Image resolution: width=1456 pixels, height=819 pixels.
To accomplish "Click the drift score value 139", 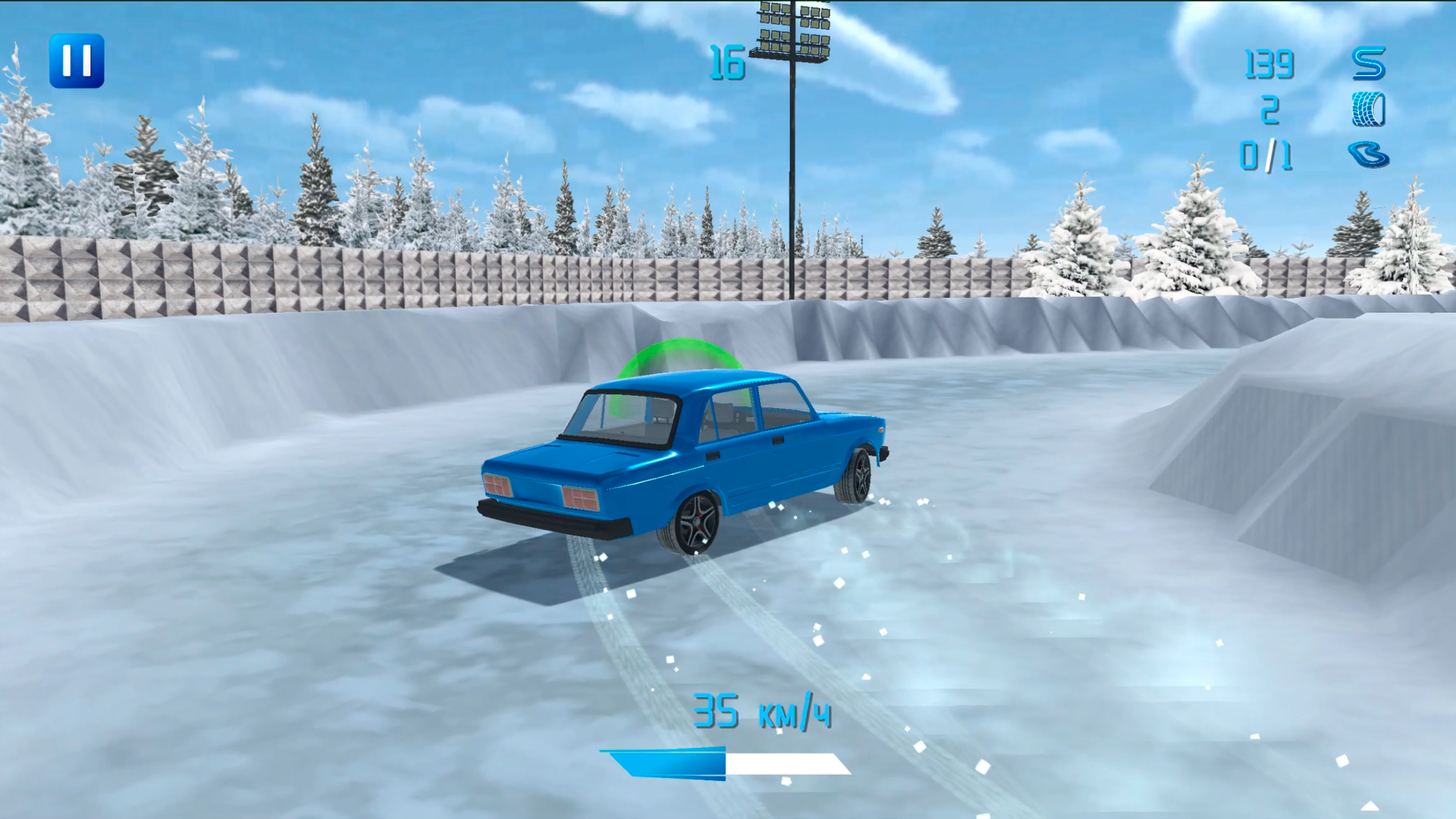I will pos(1268,64).
